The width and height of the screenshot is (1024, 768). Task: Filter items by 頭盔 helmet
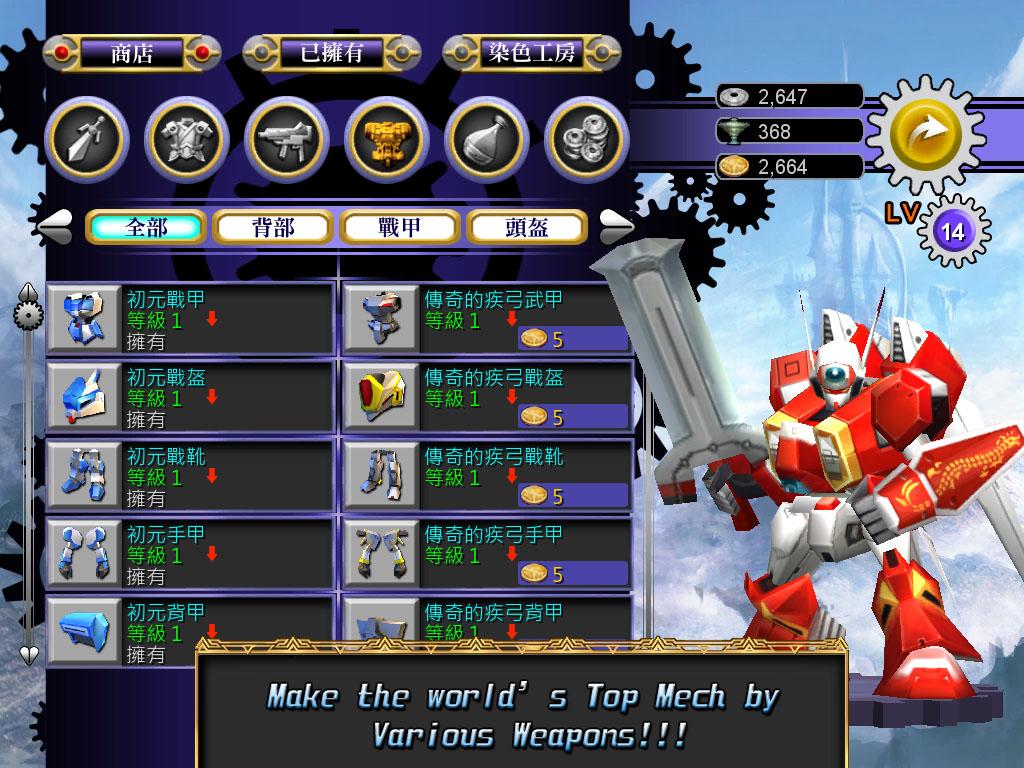pyautogui.click(x=526, y=227)
